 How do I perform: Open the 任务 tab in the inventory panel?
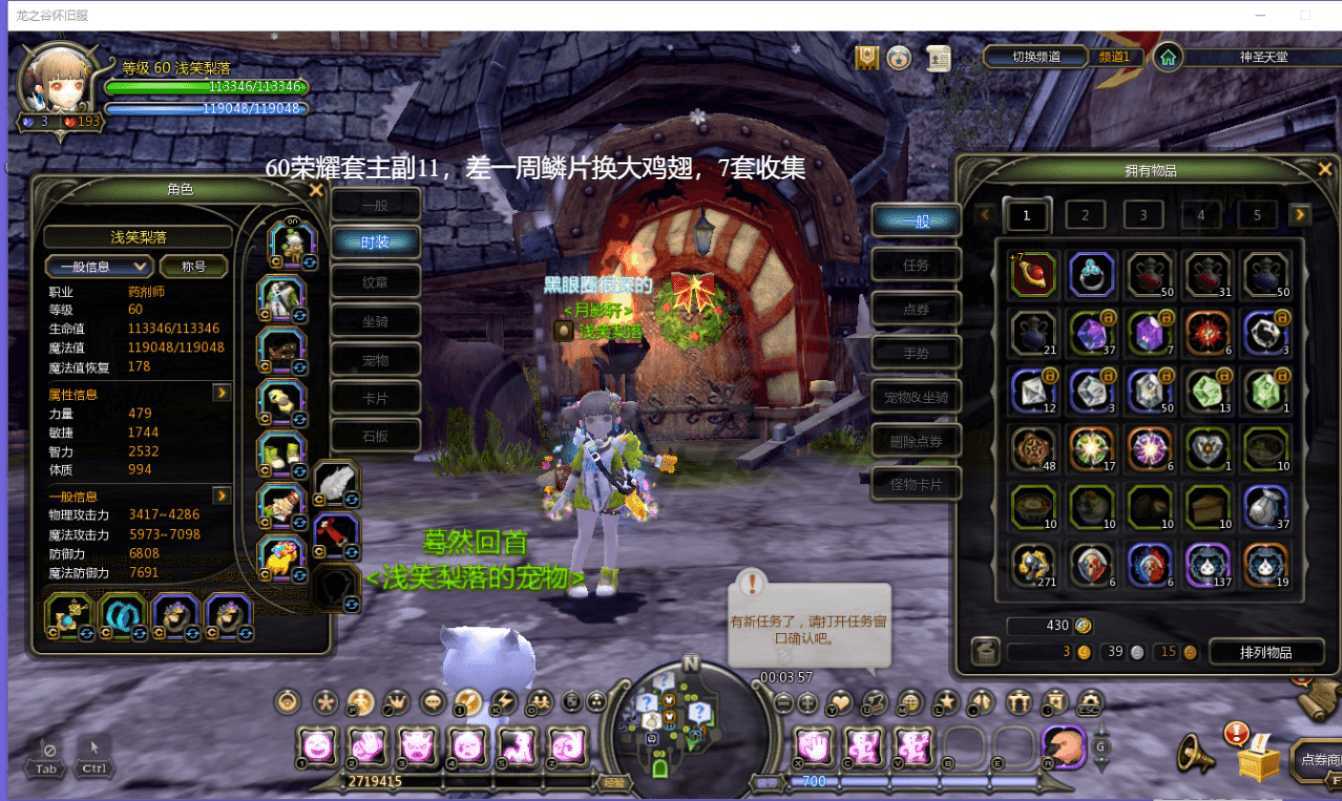coord(916,263)
